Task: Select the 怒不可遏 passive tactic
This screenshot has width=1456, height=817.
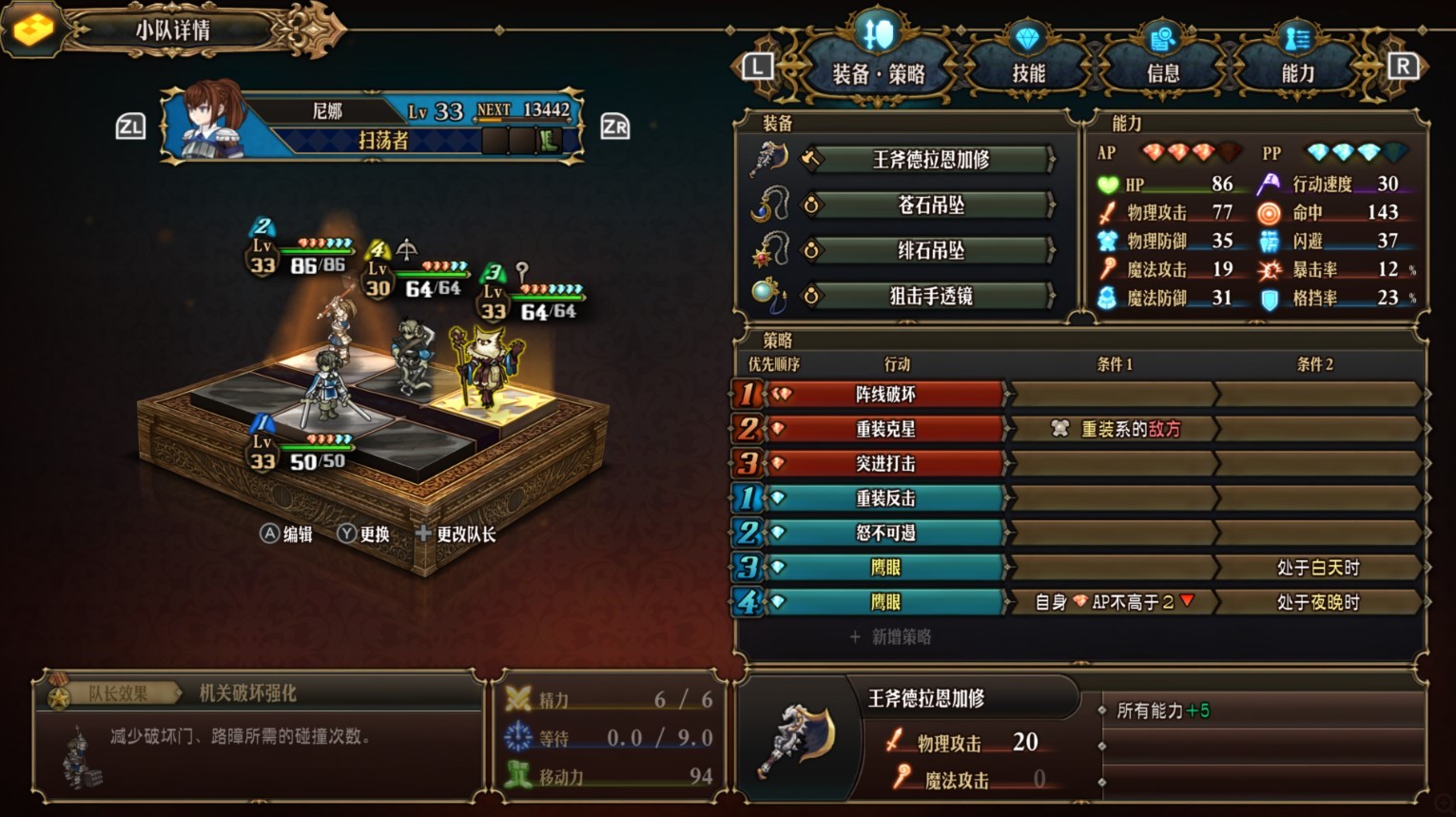Action: 884,533
